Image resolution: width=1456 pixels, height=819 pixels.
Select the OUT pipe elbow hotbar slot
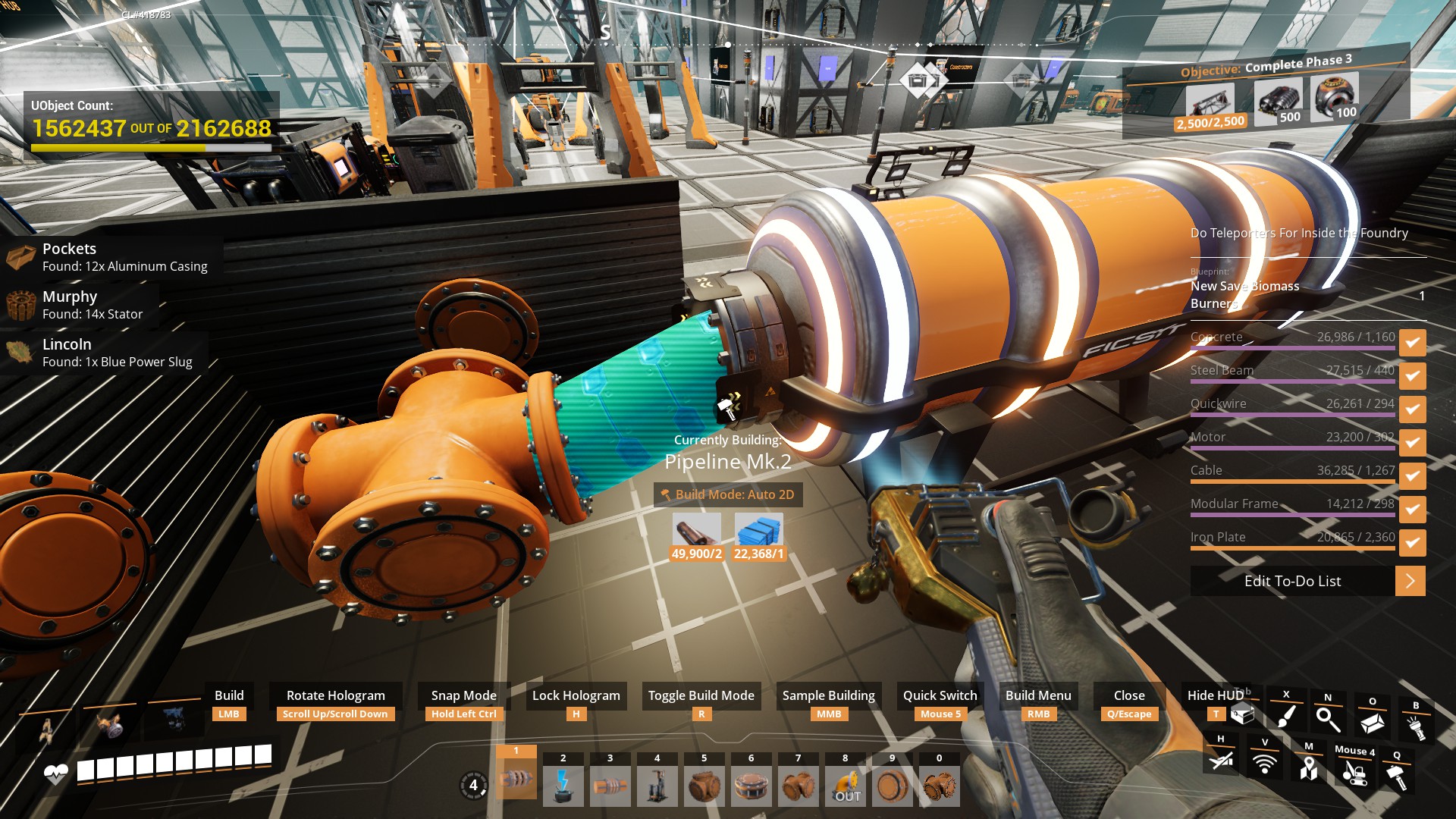click(846, 785)
